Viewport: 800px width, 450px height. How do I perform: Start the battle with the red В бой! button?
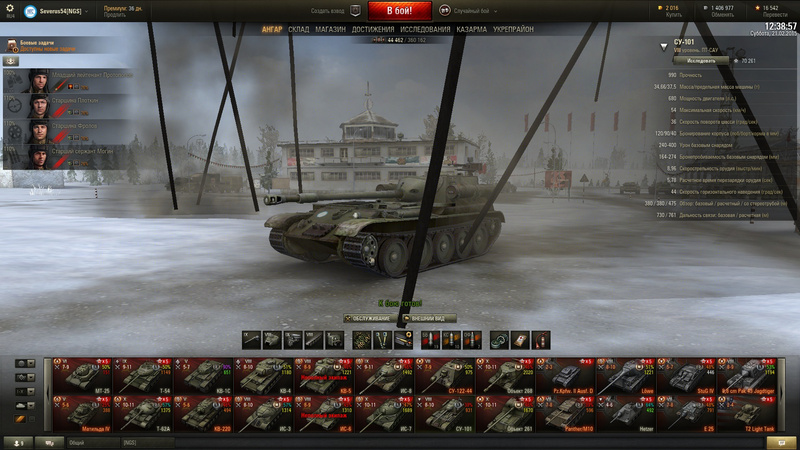point(400,10)
